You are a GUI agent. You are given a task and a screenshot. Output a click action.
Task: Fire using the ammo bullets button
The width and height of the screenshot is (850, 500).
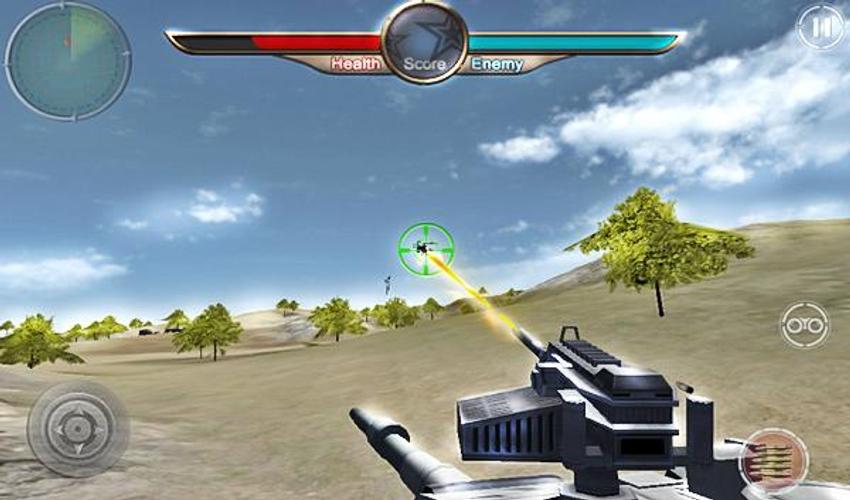tap(773, 460)
